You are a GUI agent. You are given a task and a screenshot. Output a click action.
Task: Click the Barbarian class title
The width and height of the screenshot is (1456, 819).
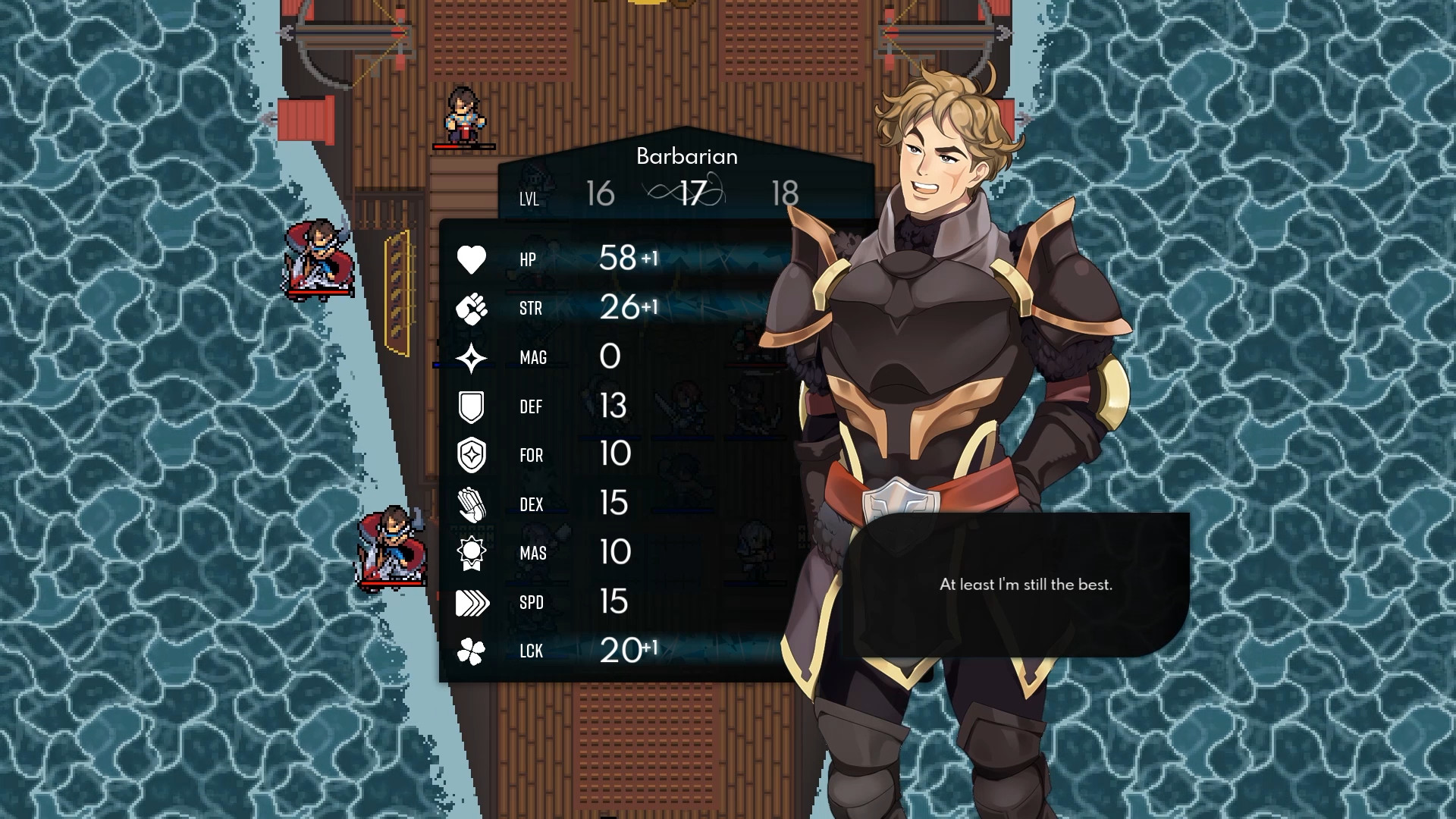(686, 156)
